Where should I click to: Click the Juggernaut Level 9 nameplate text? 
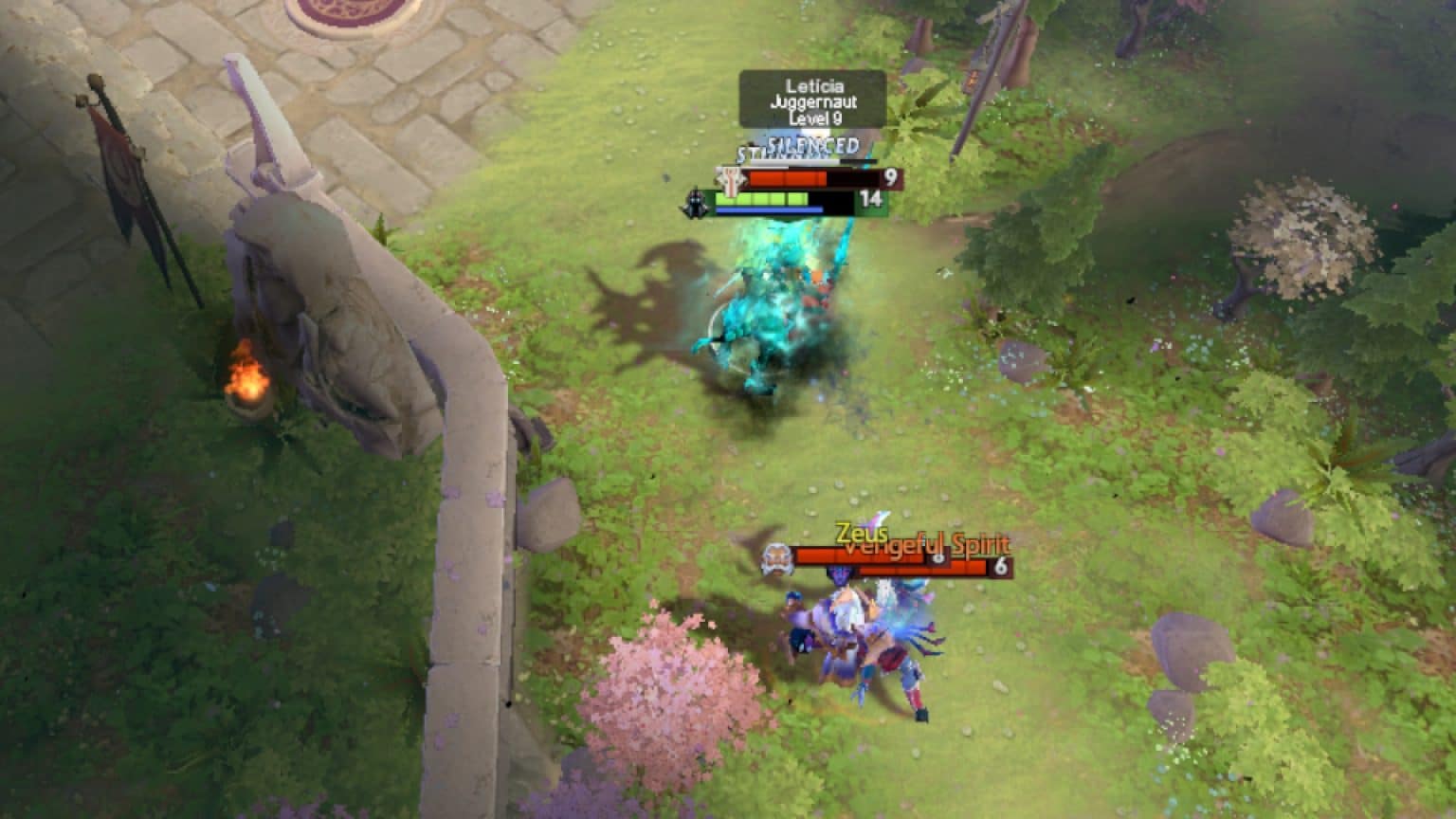(x=811, y=112)
